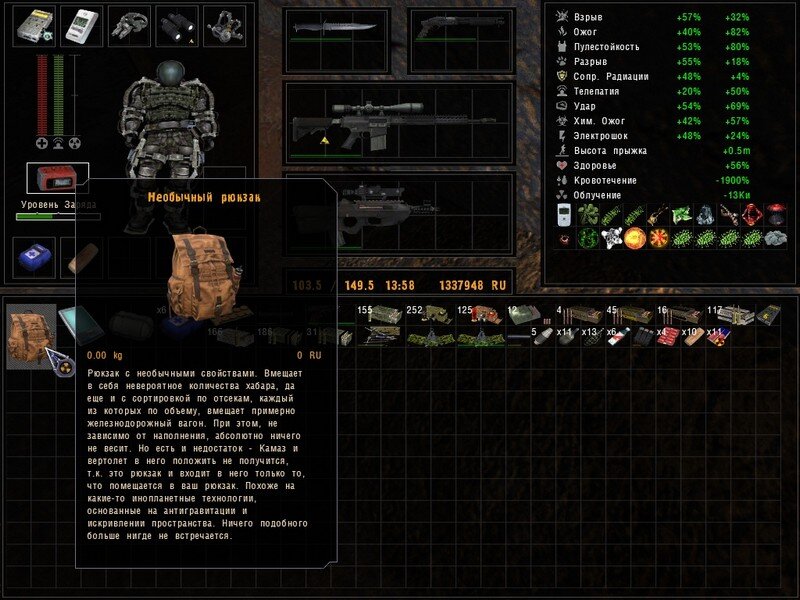Select the unusual backpack in the inventory

coord(30,335)
